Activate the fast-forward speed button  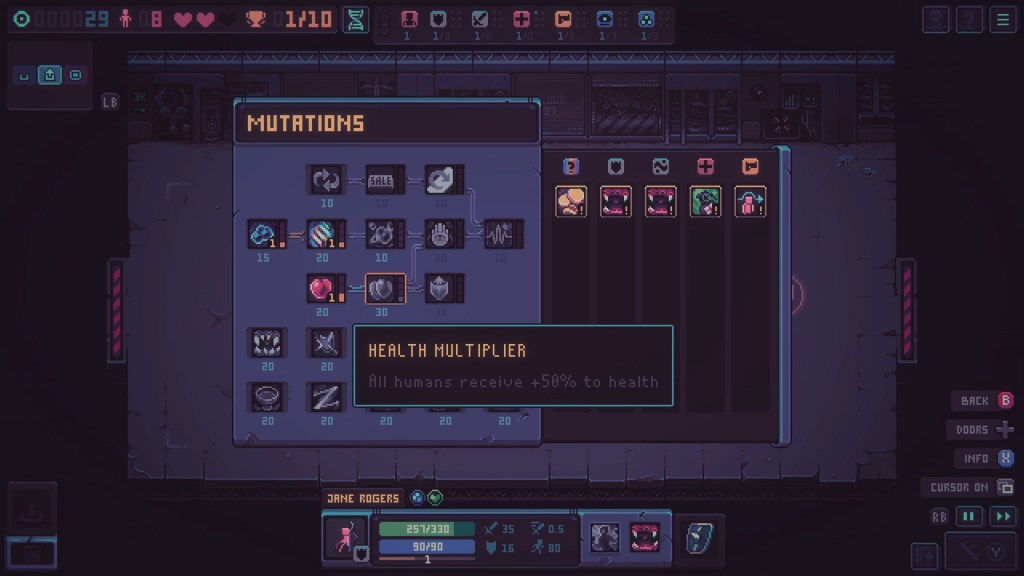point(1001,516)
